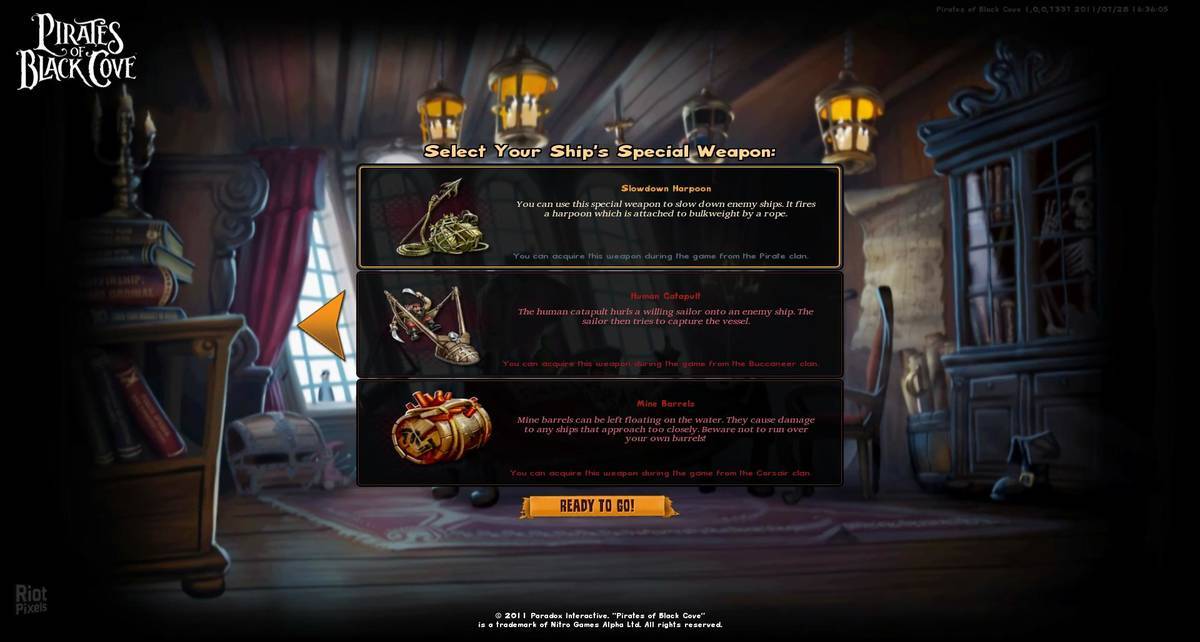Choose the Human Catapult weapon
The image size is (1200, 642).
[599, 324]
